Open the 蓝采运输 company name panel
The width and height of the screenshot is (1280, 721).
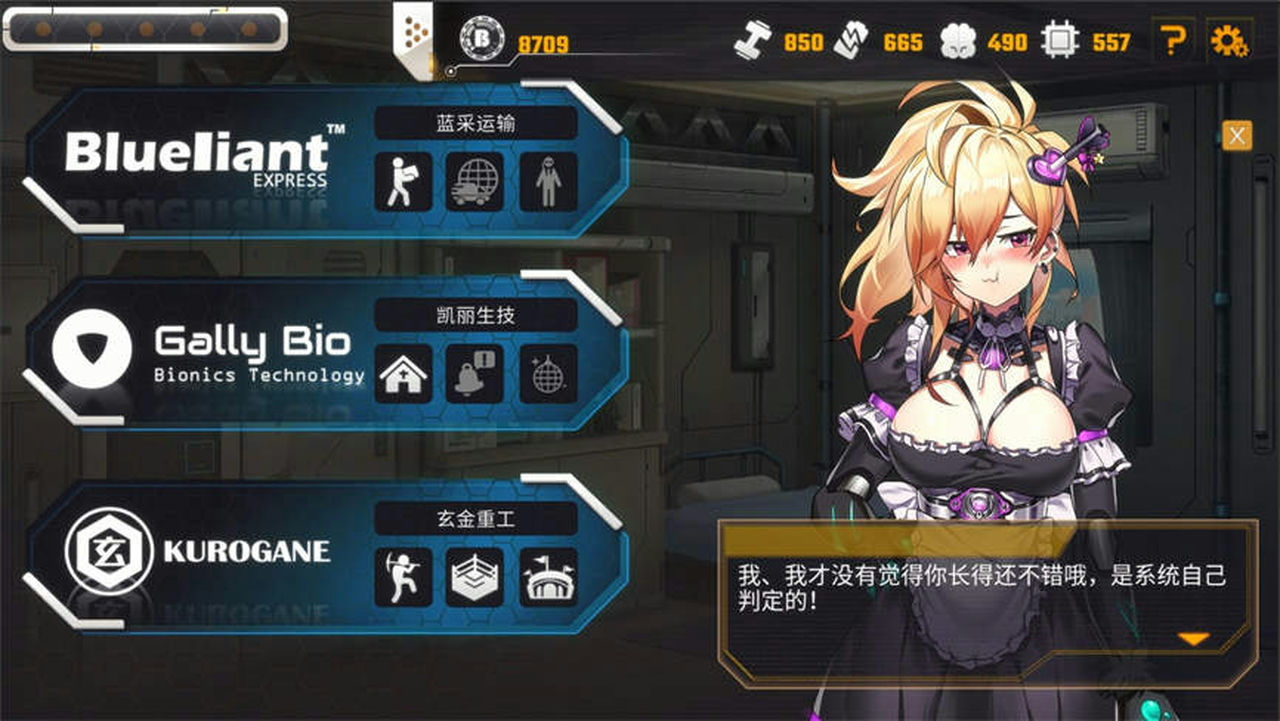[476, 121]
